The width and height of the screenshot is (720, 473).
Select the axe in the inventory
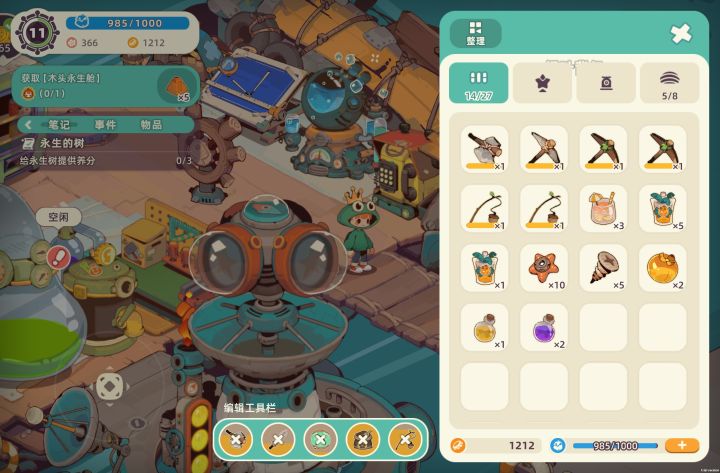[x=485, y=149]
